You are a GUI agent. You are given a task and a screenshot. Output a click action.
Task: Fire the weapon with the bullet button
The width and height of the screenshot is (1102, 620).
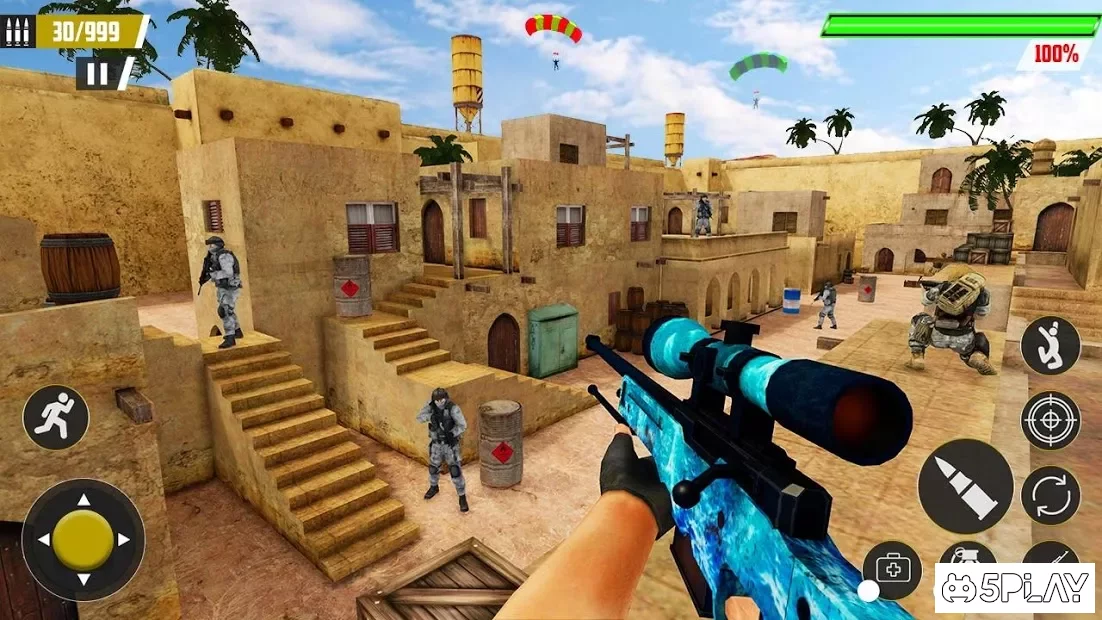[965, 486]
